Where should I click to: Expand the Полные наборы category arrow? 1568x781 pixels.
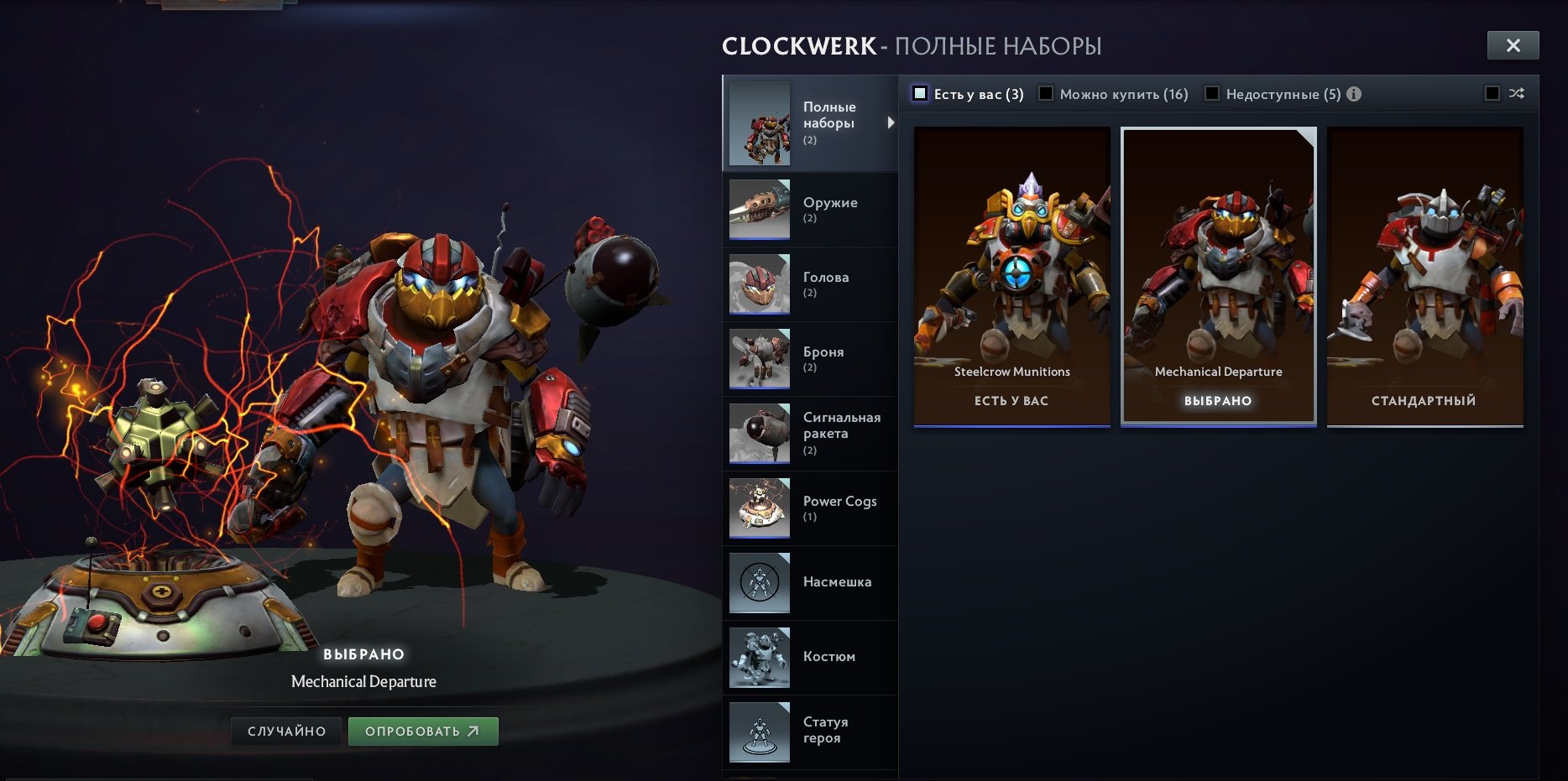click(891, 122)
